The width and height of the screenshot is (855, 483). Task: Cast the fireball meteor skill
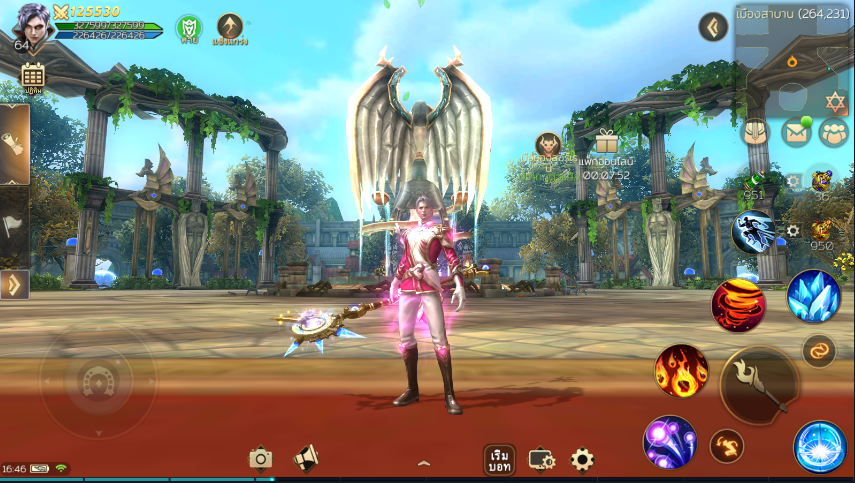pos(681,370)
